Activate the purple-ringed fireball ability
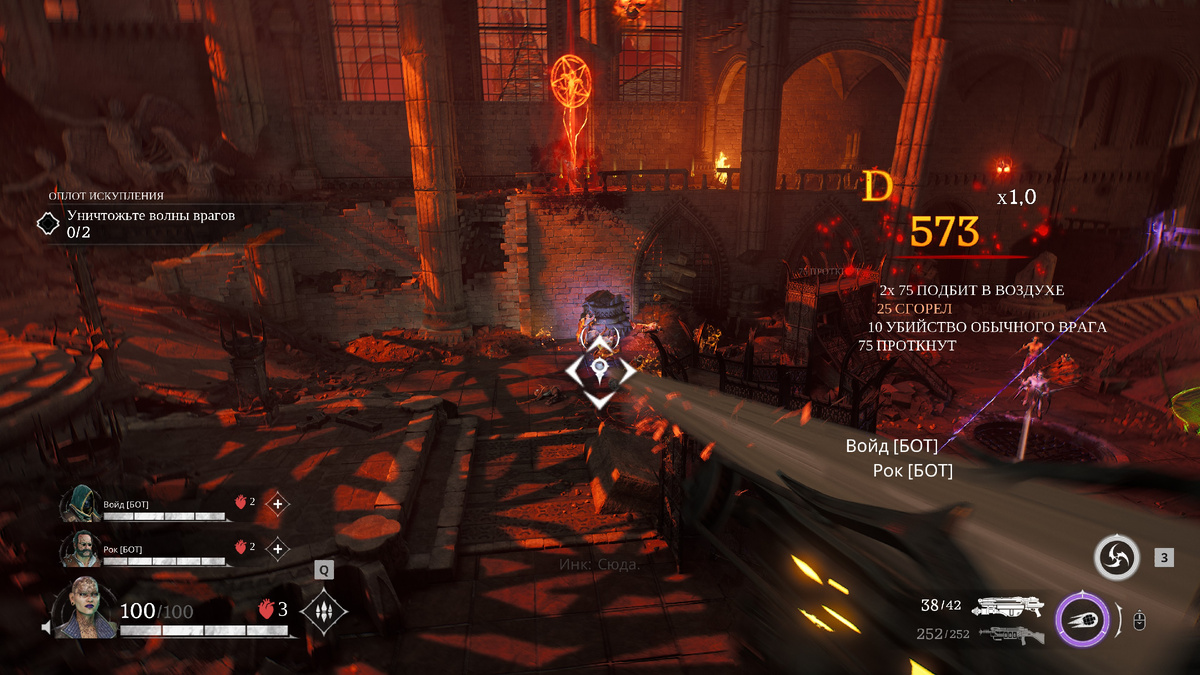The width and height of the screenshot is (1200, 675). tap(1083, 617)
